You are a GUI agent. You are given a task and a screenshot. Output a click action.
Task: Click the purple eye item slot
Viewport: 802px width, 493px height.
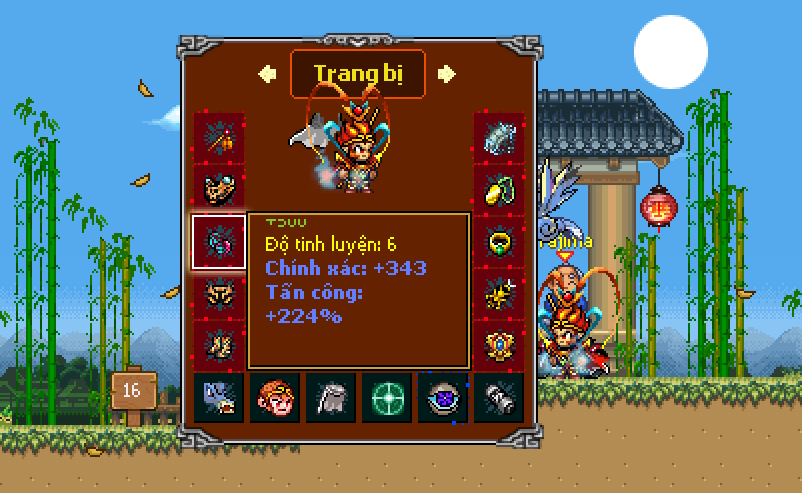(x=442, y=398)
